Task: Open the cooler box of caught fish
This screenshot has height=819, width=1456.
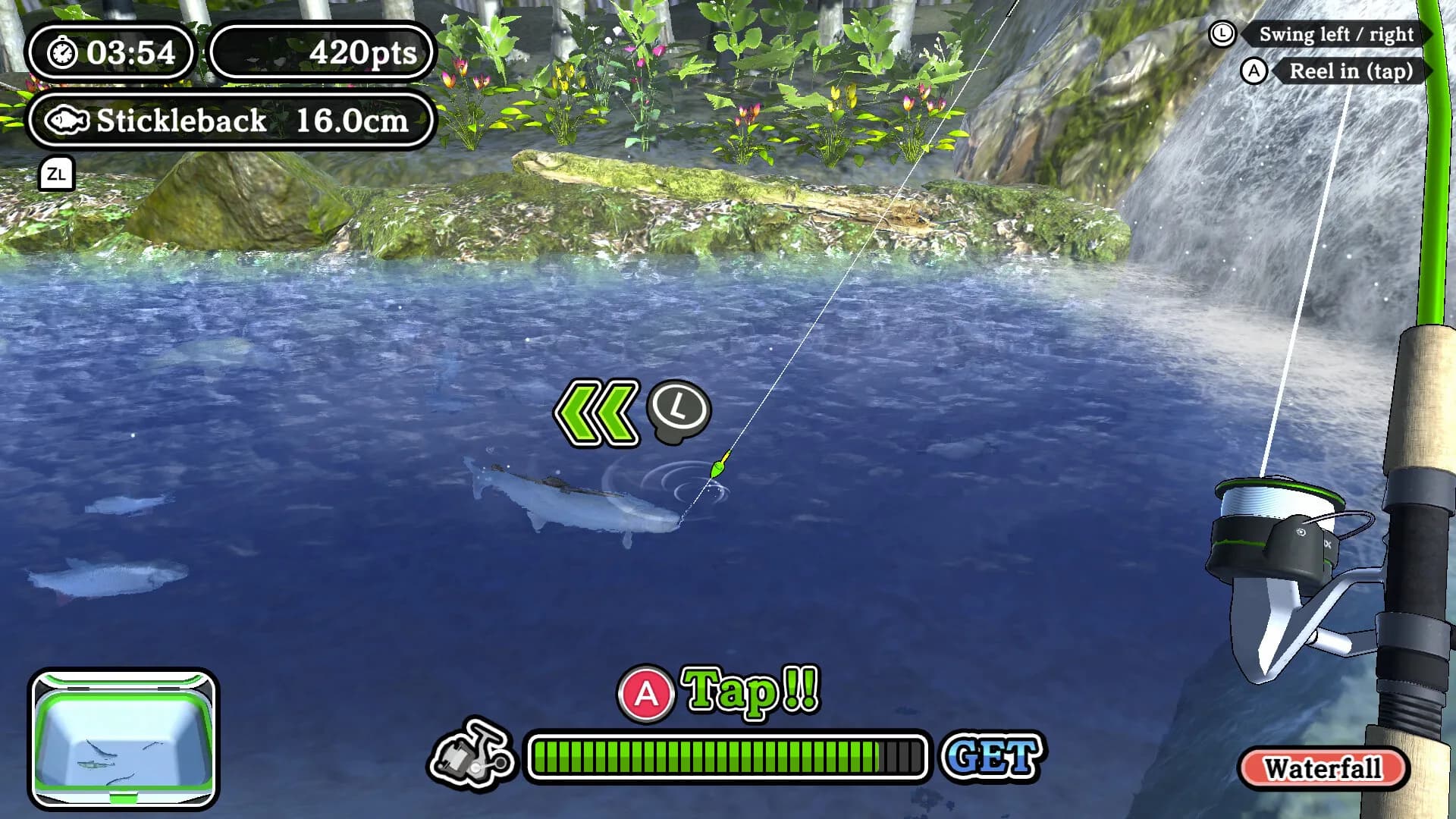Action: 124,739
